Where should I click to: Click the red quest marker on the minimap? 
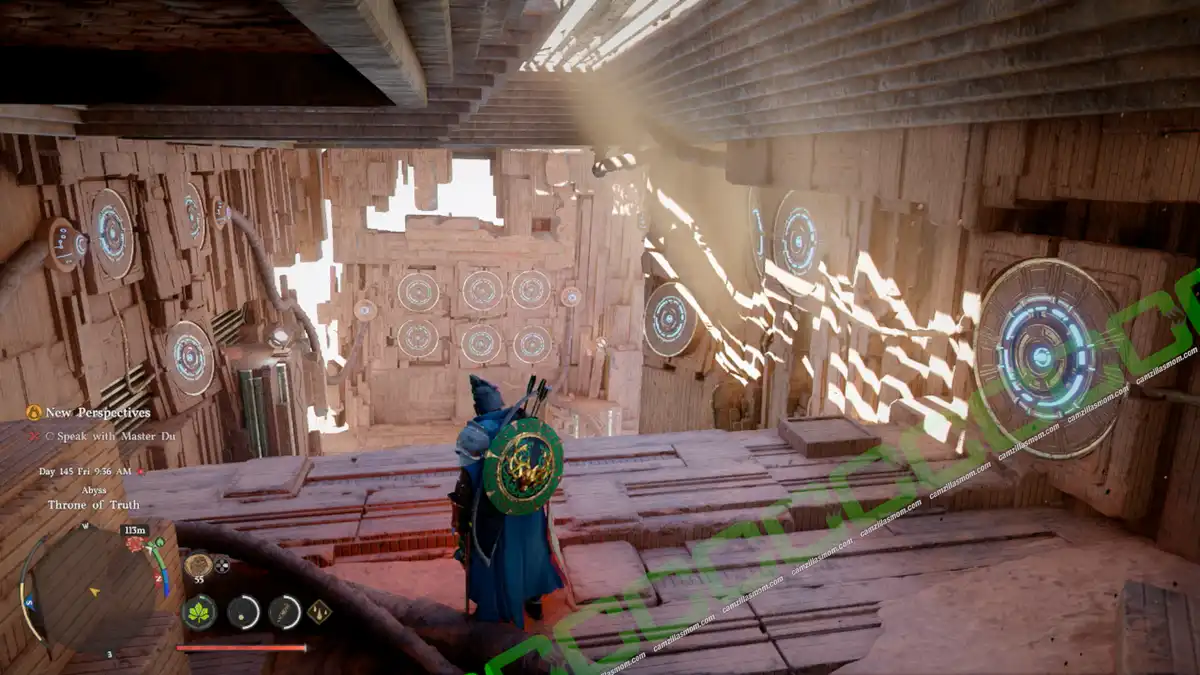point(134,544)
